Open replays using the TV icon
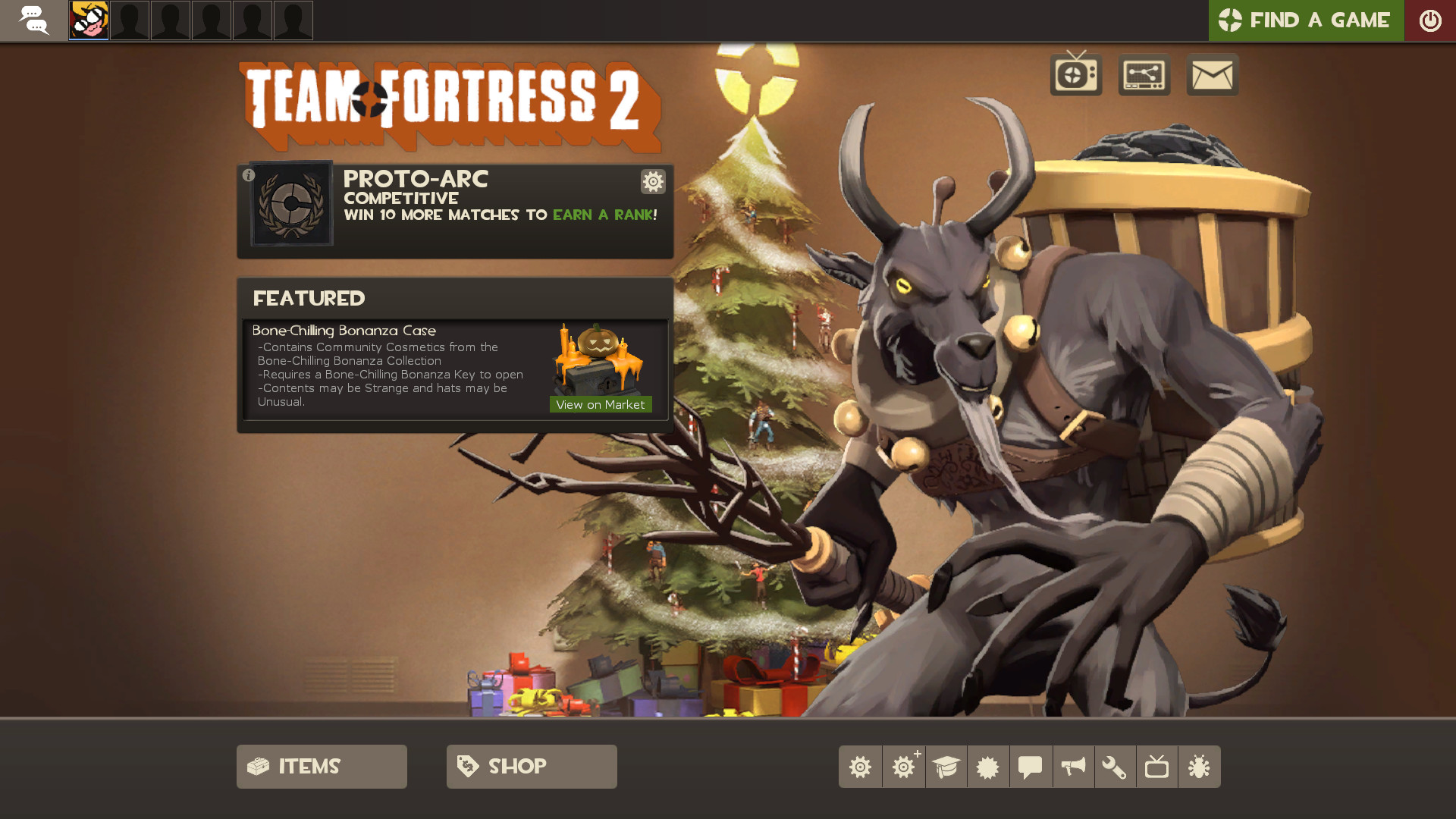Screen dimensions: 1456x819 click(1158, 766)
